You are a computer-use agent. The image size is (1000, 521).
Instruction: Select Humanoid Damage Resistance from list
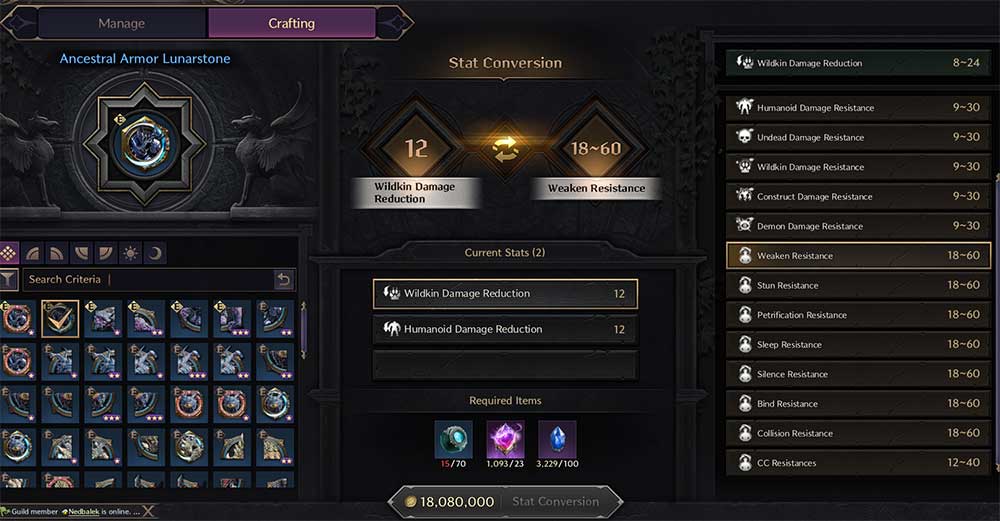pyautogui.click(x=858, y=108)
